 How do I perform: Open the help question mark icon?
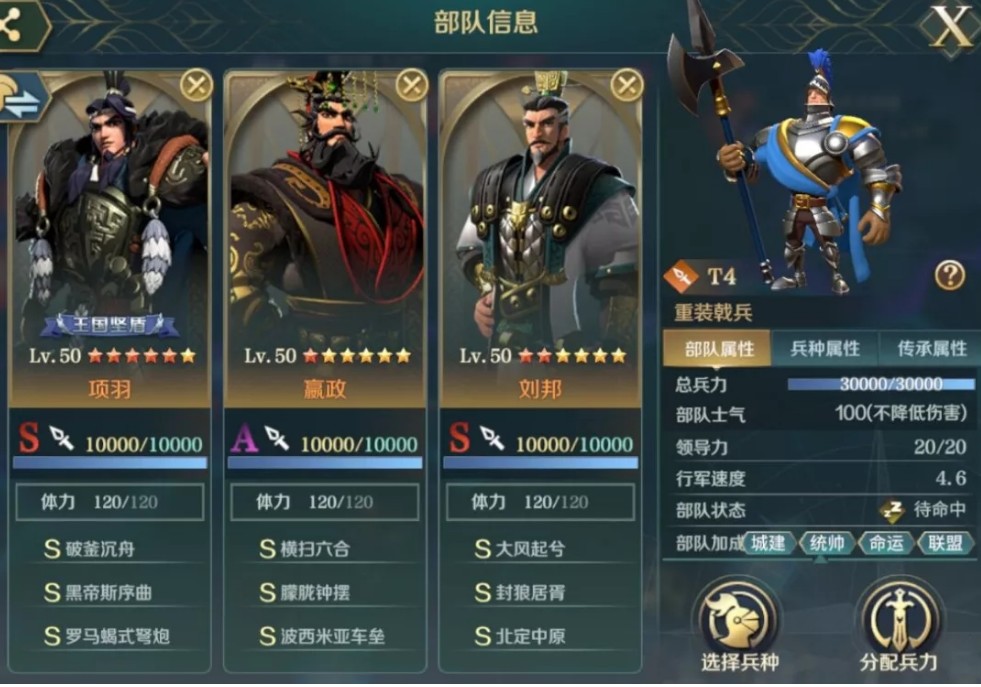pyautogui.click(x=949, y=275)
